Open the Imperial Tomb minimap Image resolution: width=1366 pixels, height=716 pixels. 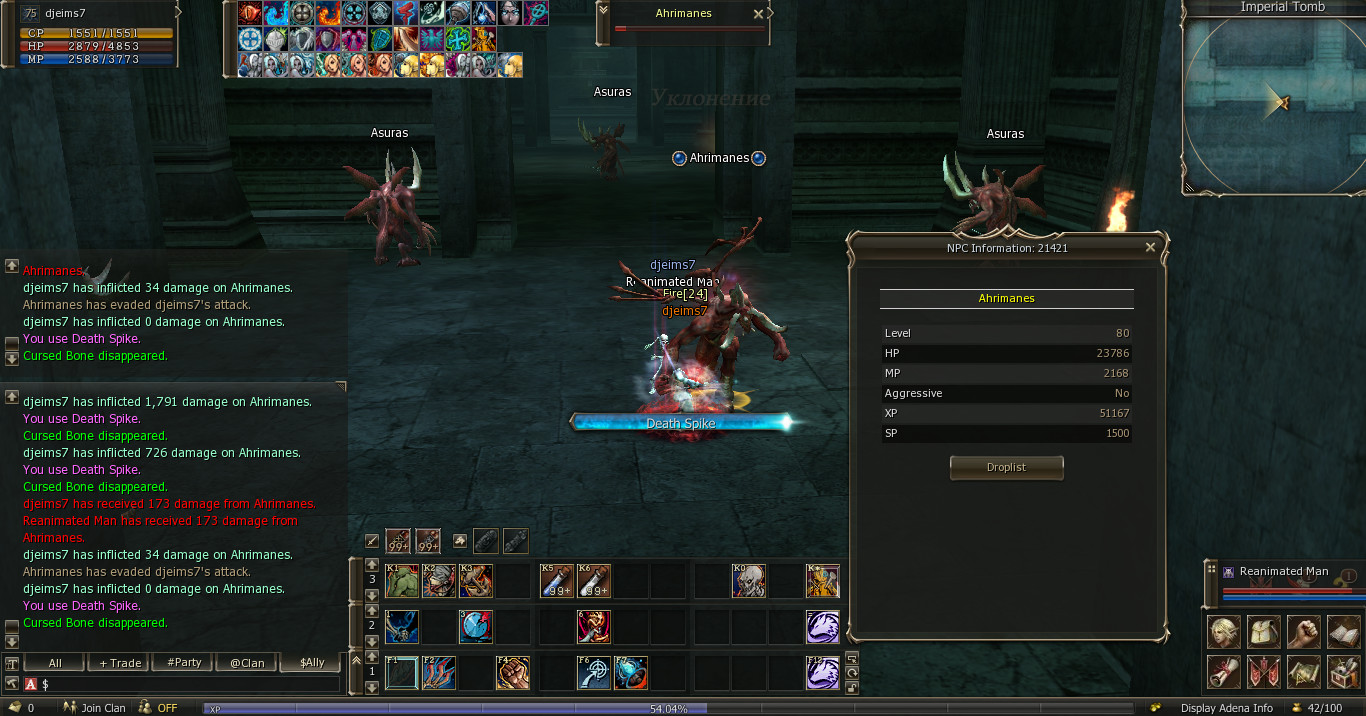1272,100
